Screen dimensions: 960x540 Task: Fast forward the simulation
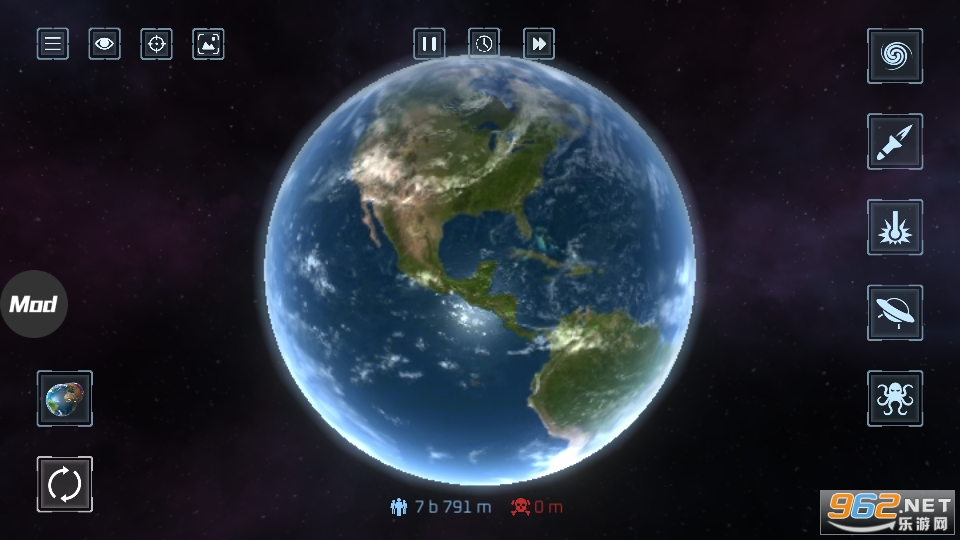(539, 44)
